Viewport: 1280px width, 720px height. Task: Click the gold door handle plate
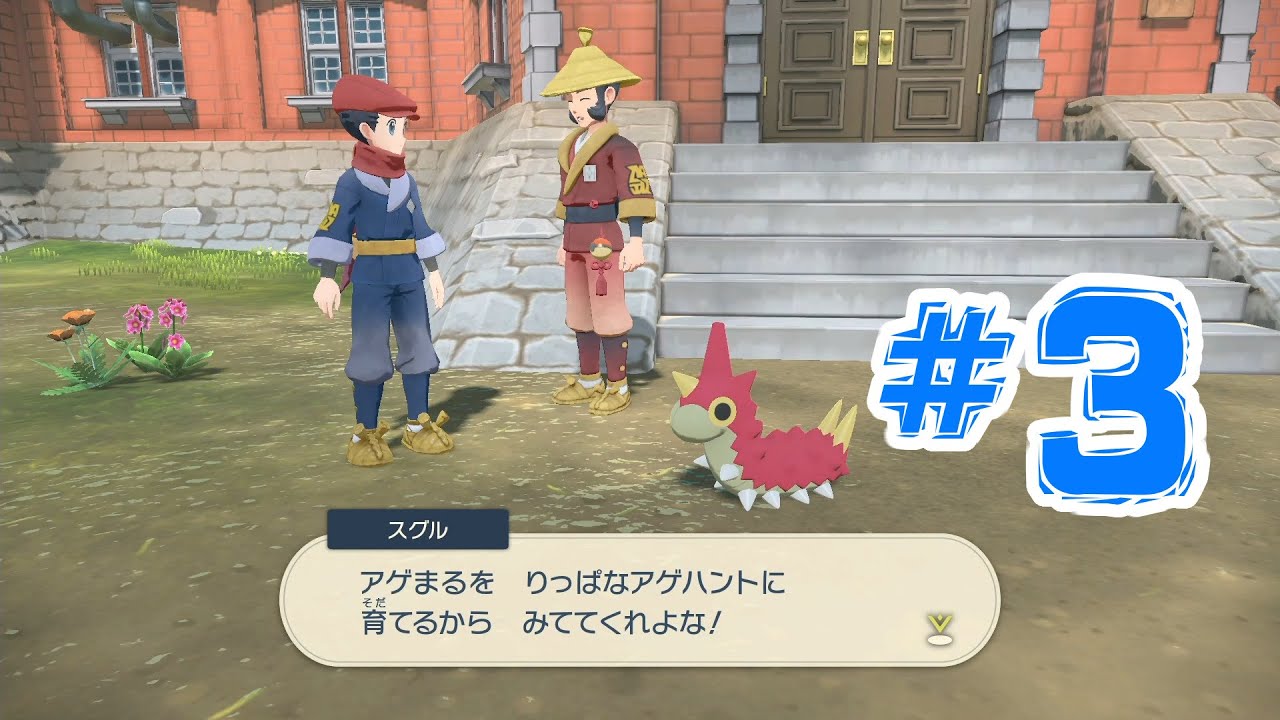click(862, 48)
